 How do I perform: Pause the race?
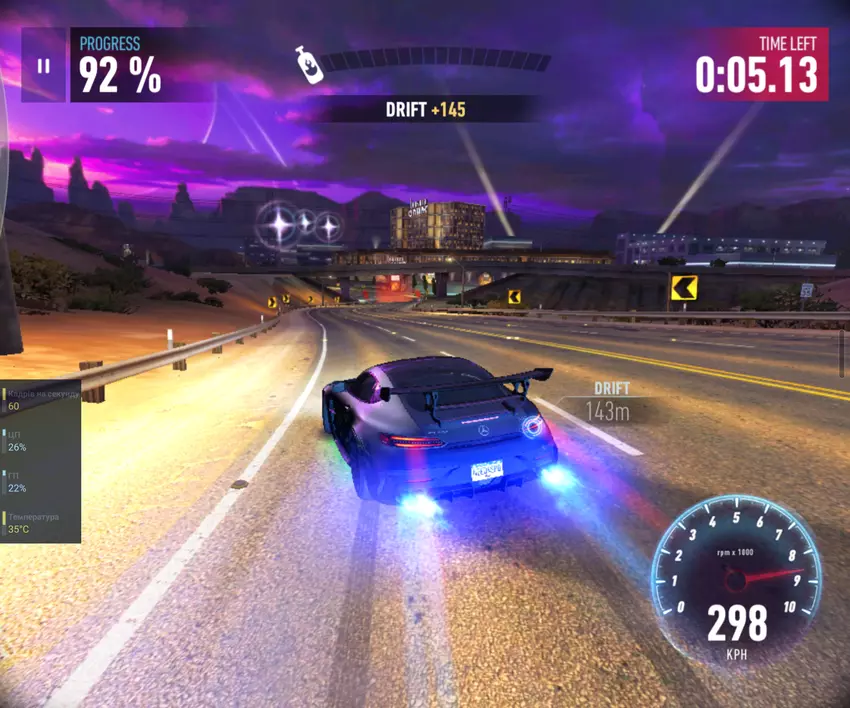coord(43,66)
